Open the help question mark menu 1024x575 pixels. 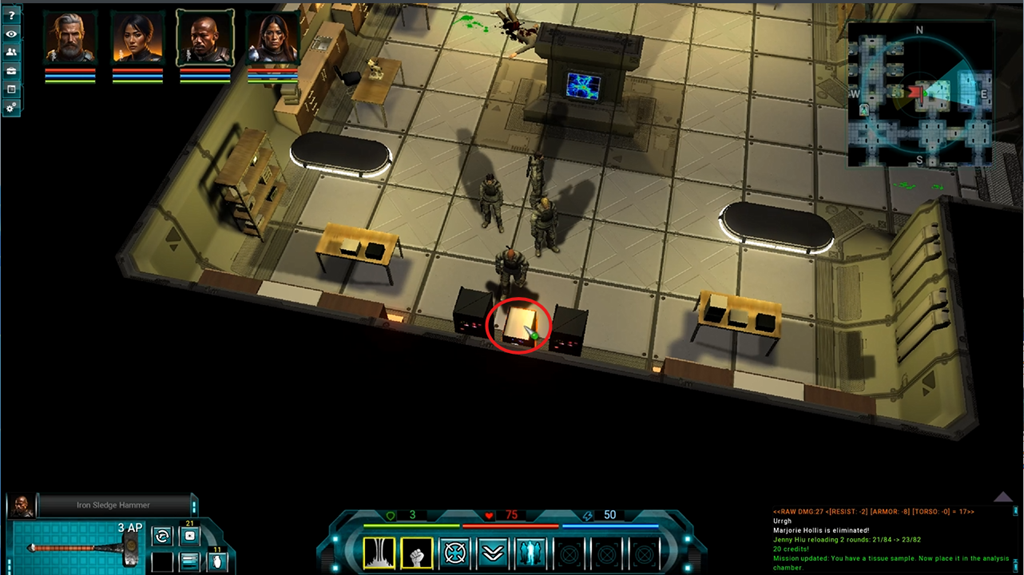pos(11,14)
